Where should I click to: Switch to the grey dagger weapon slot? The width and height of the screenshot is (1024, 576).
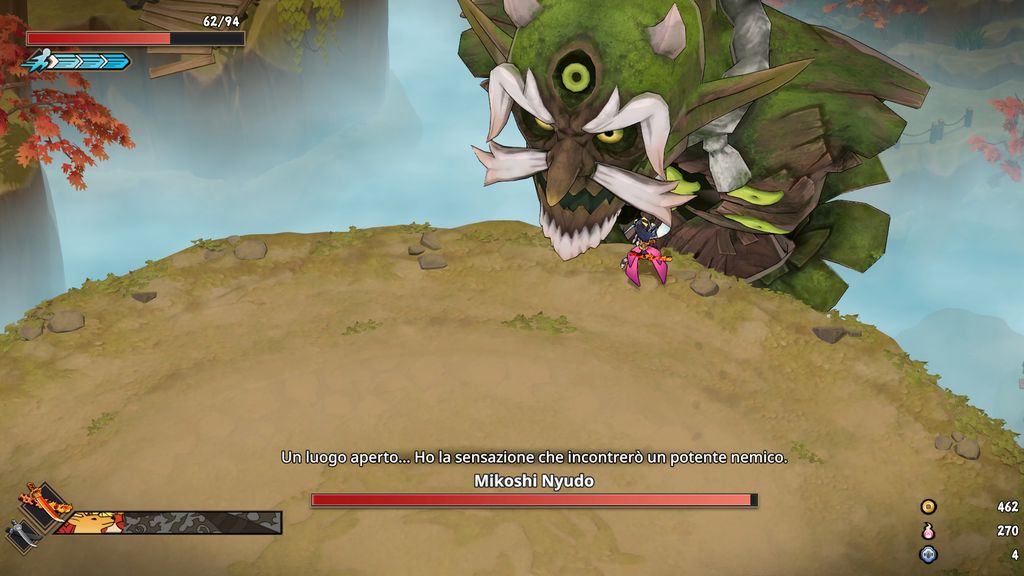point(24,535)
